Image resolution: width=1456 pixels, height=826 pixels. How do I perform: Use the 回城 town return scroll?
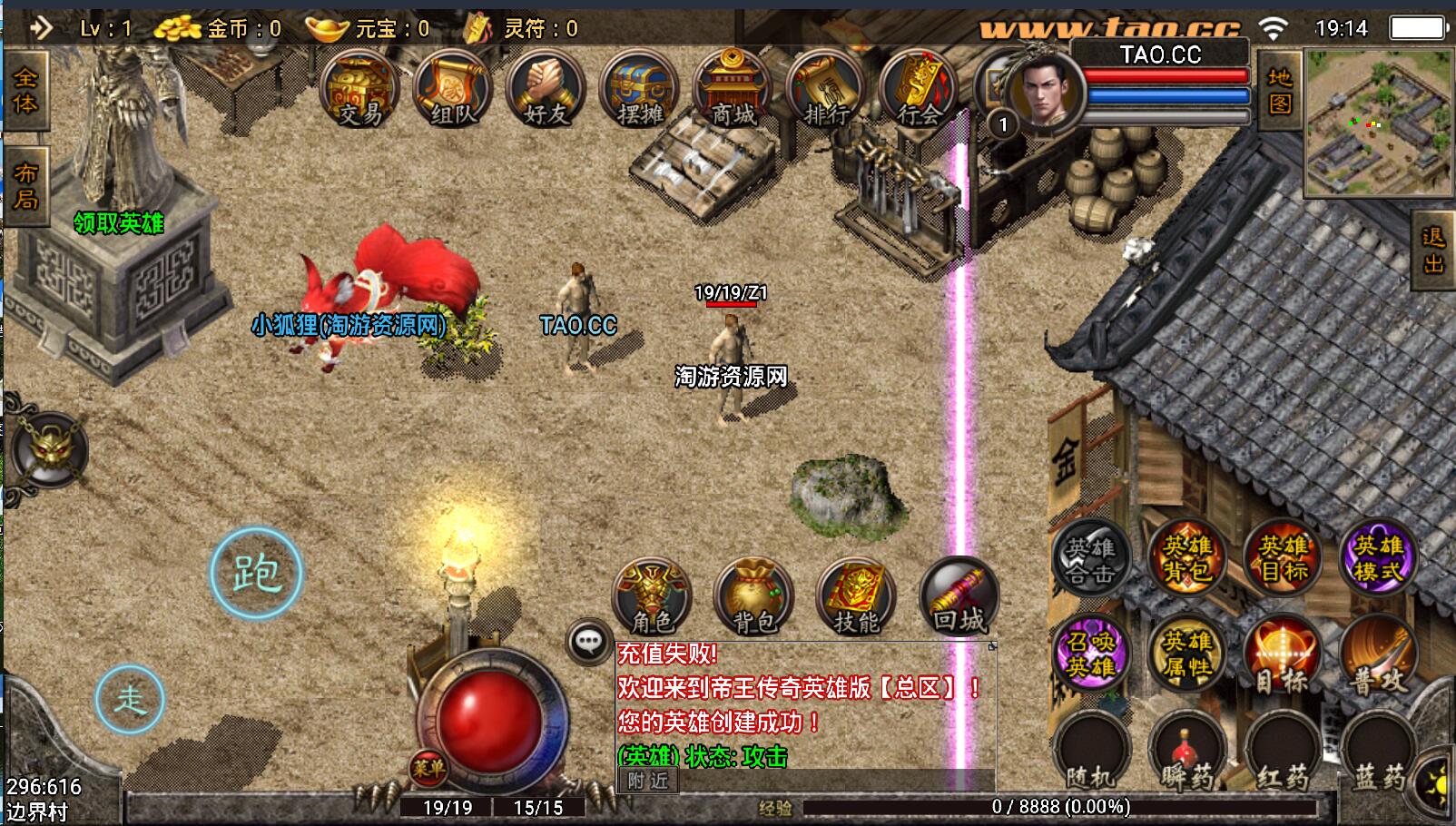point(959,596)
